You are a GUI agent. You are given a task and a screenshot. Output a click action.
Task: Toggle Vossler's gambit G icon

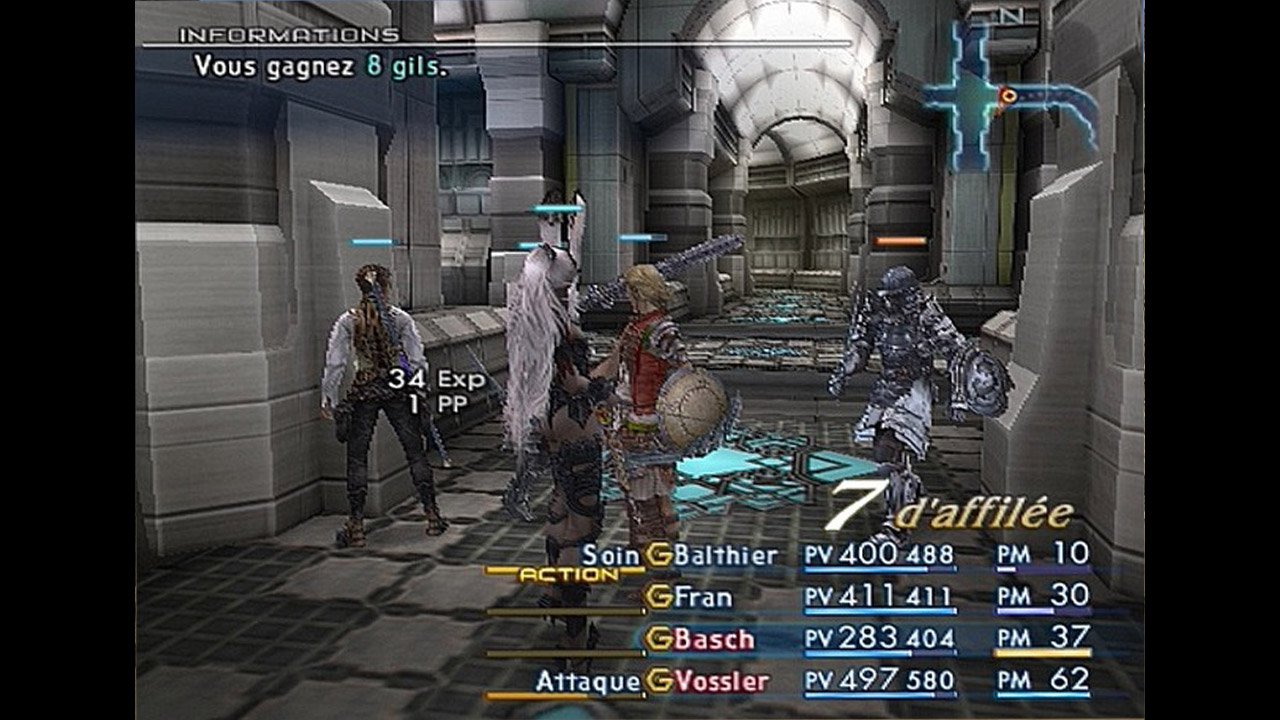pyautogui.click(x=659, y=682)
